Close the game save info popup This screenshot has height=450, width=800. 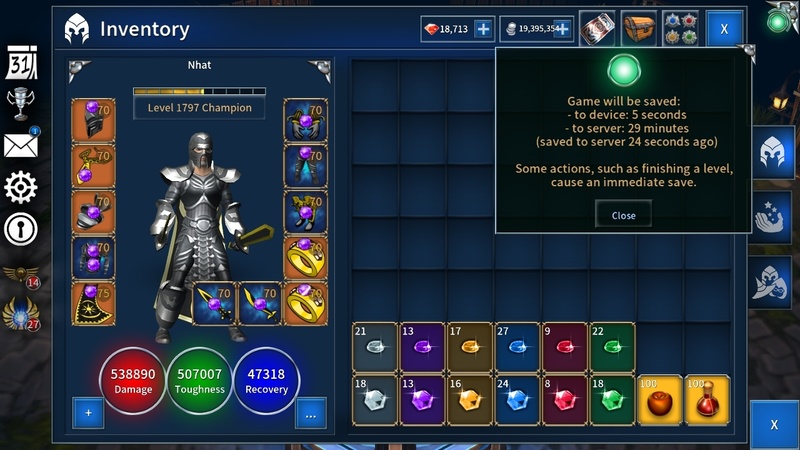pyautogui.click(x=623, y=215)
